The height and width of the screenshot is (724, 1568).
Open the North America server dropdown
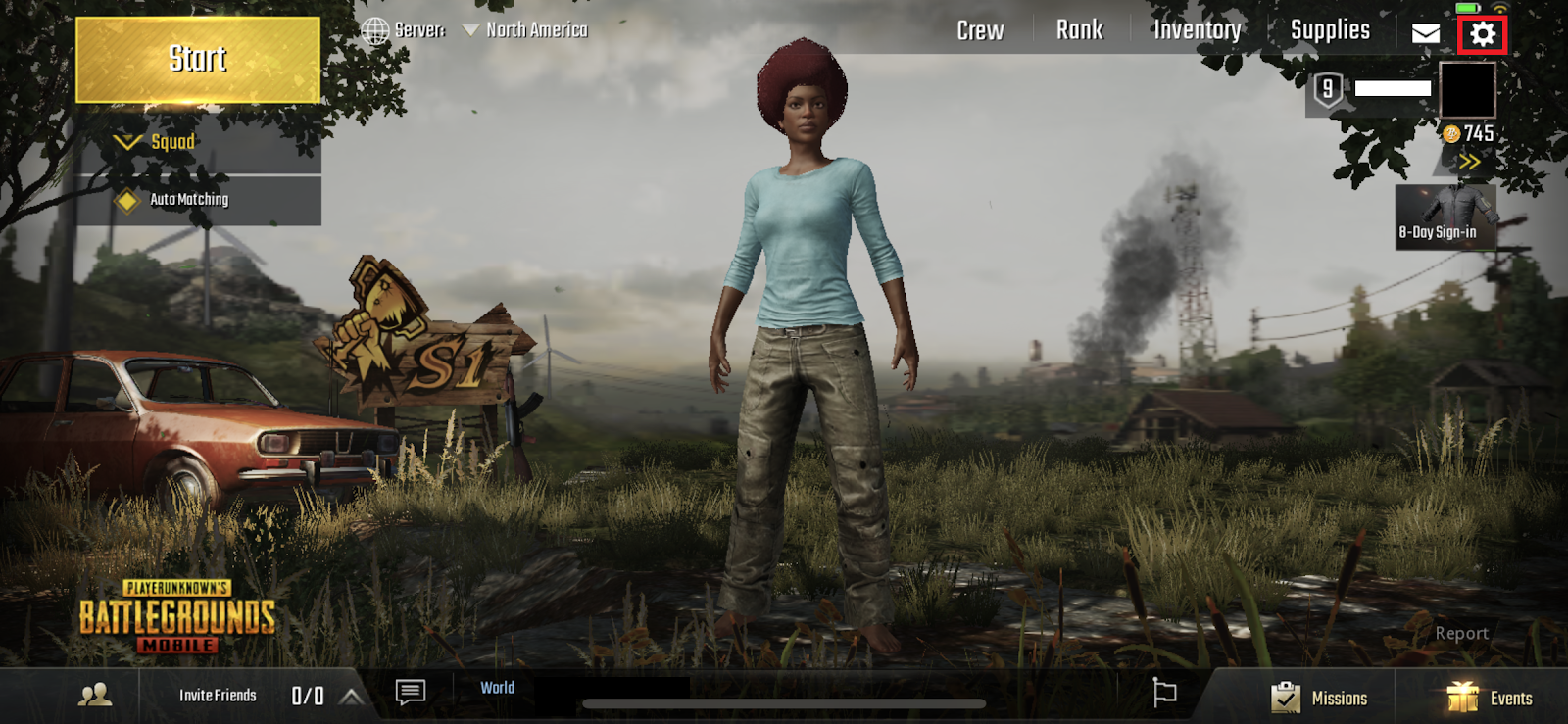(x=524, y=29)
